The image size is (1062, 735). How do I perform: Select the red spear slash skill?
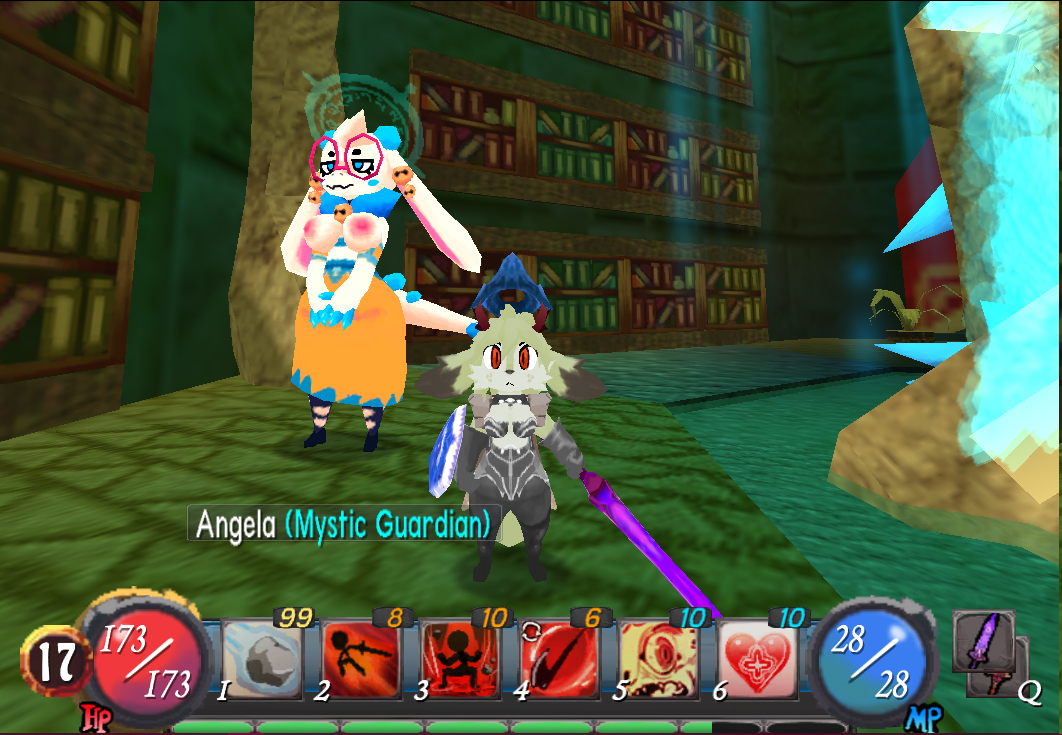[559, 660]
